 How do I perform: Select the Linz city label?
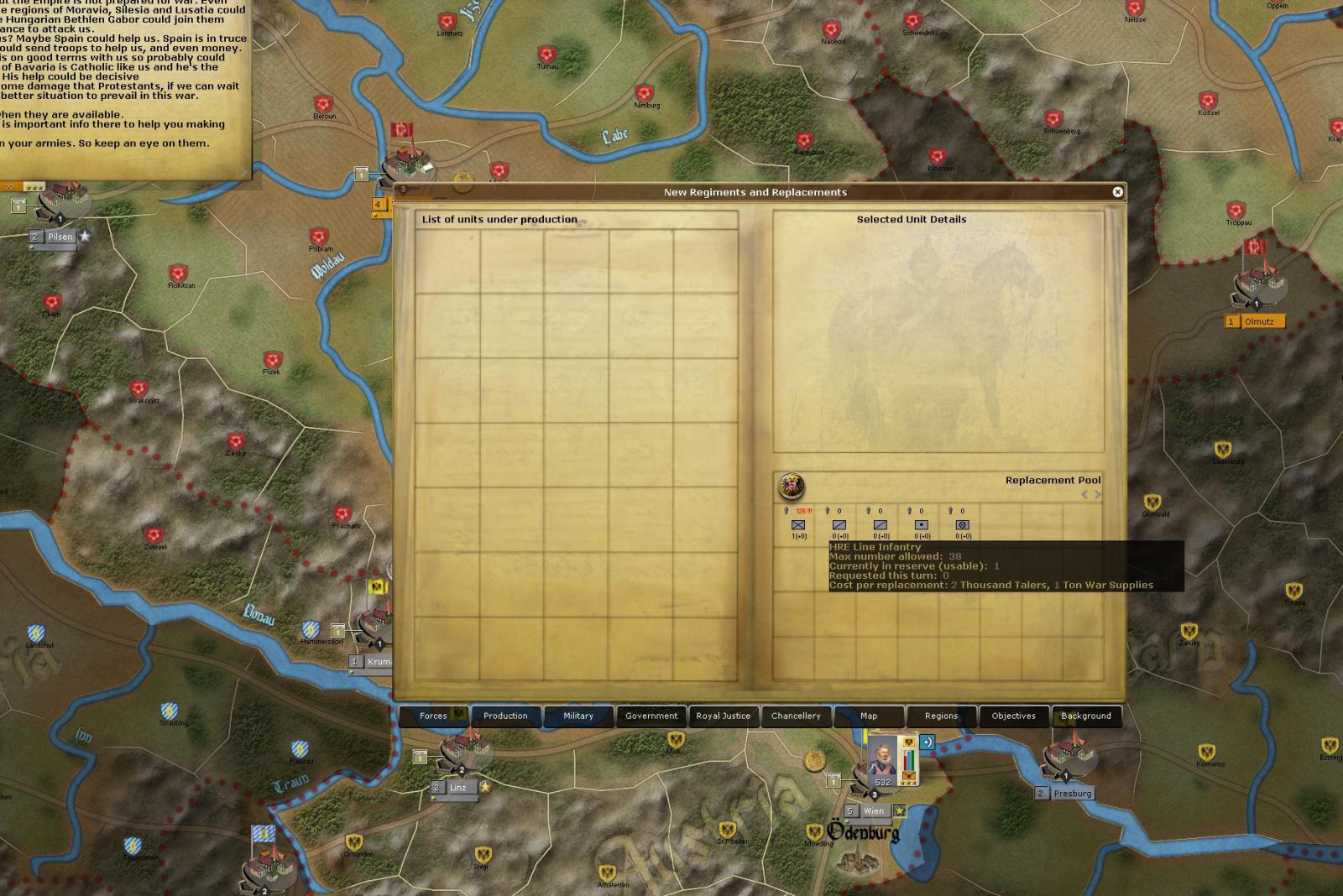458,788
